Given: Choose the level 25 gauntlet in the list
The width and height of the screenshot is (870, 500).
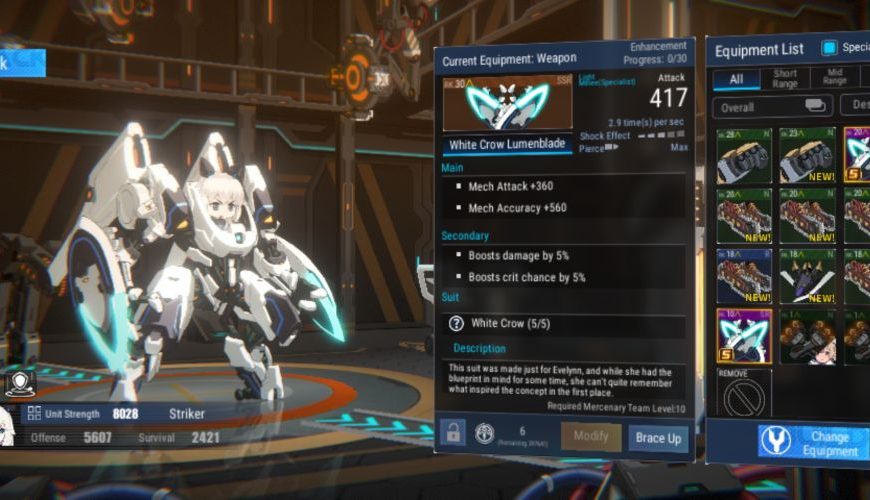Looking at the screenshot, I should [x=744, y=155].
